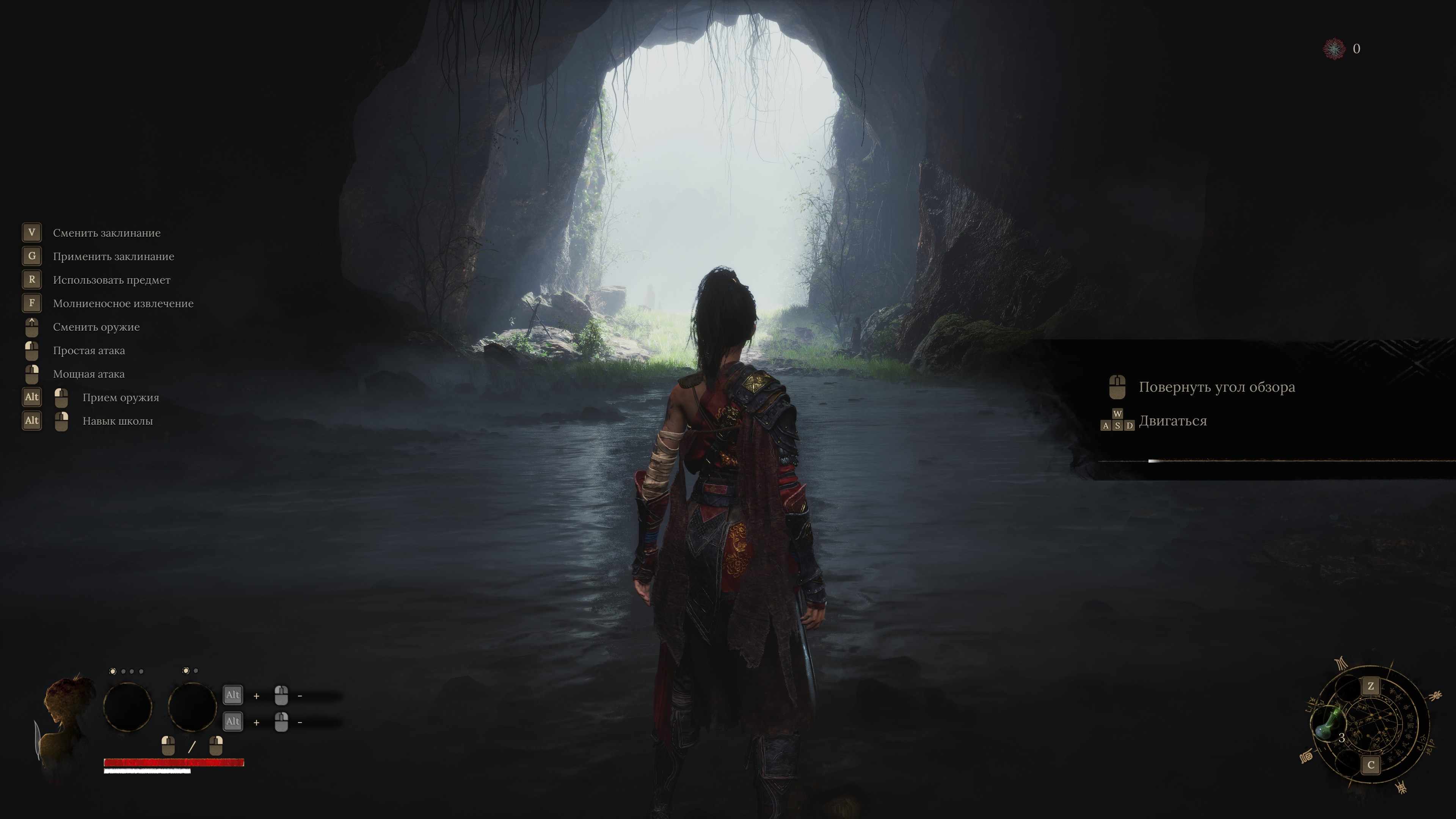Click the red currency icon beside the counter
1456x819 pixels.
tap(1334, 49)
